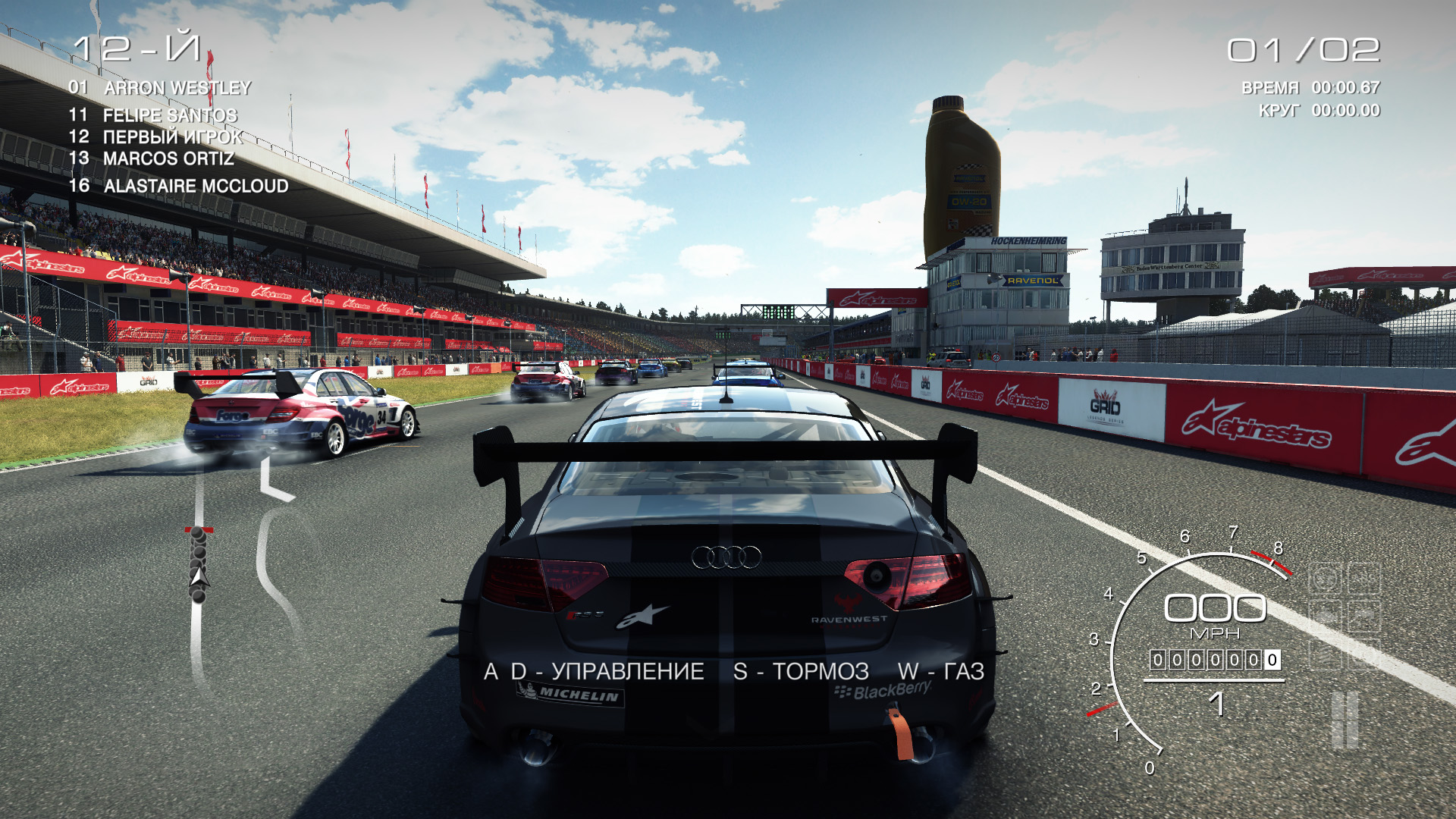This screenshot has height=819, width=1456.
Task: Click Felipe Santos in the position list
Action: (x=170, y=115)
